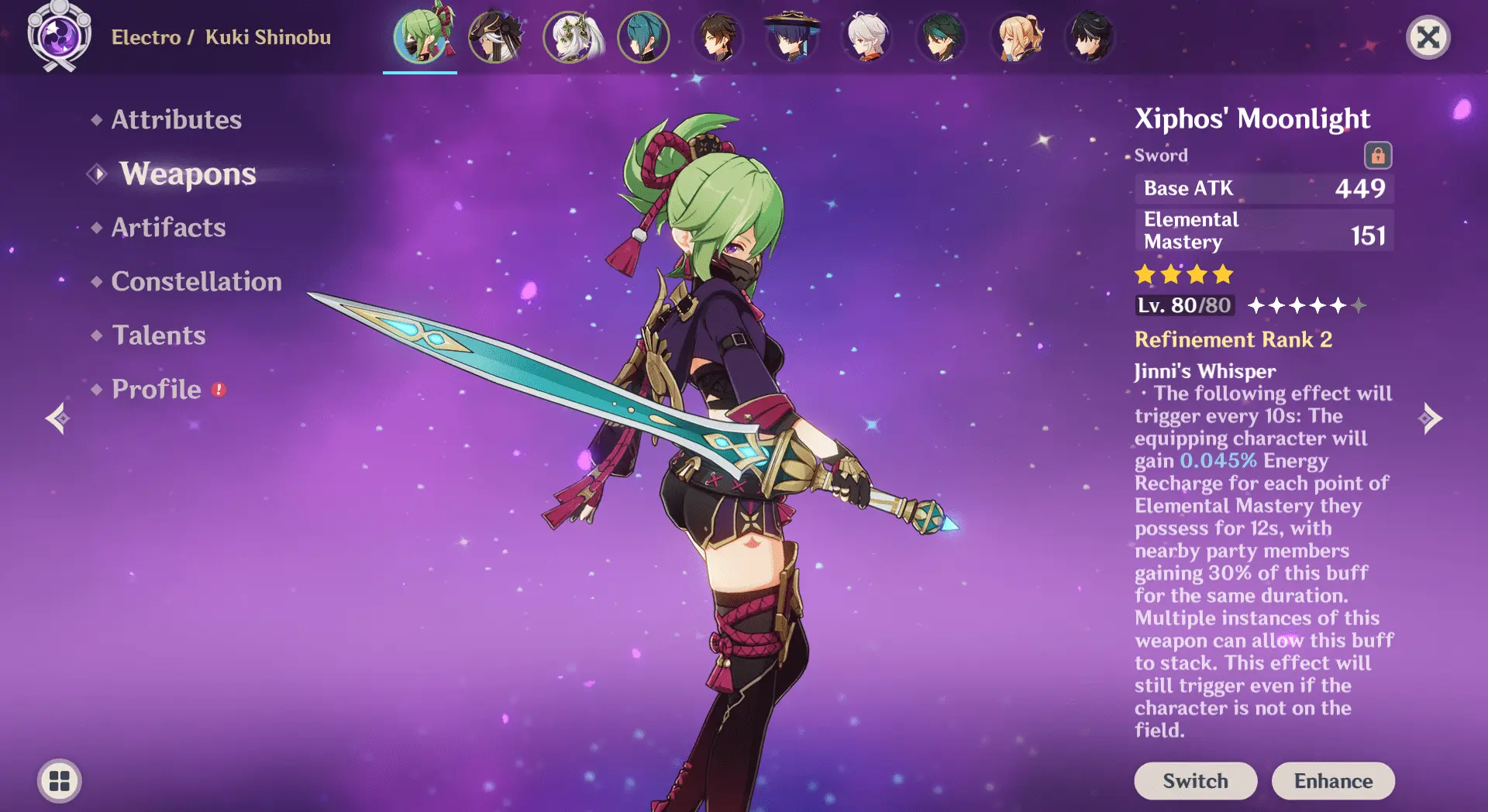The height and width of the screenshot is (812, 1488).
Task: Toggle the weapon lock icon
Action: 1378,155
